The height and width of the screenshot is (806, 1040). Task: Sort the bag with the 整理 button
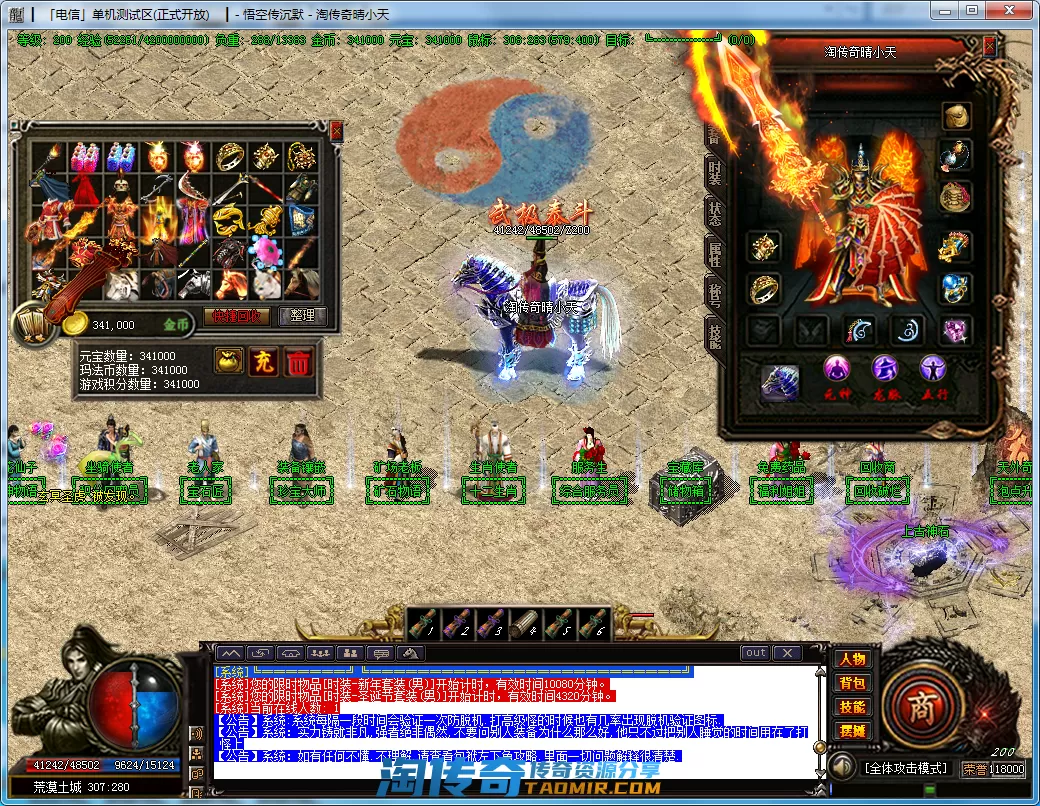302,316
